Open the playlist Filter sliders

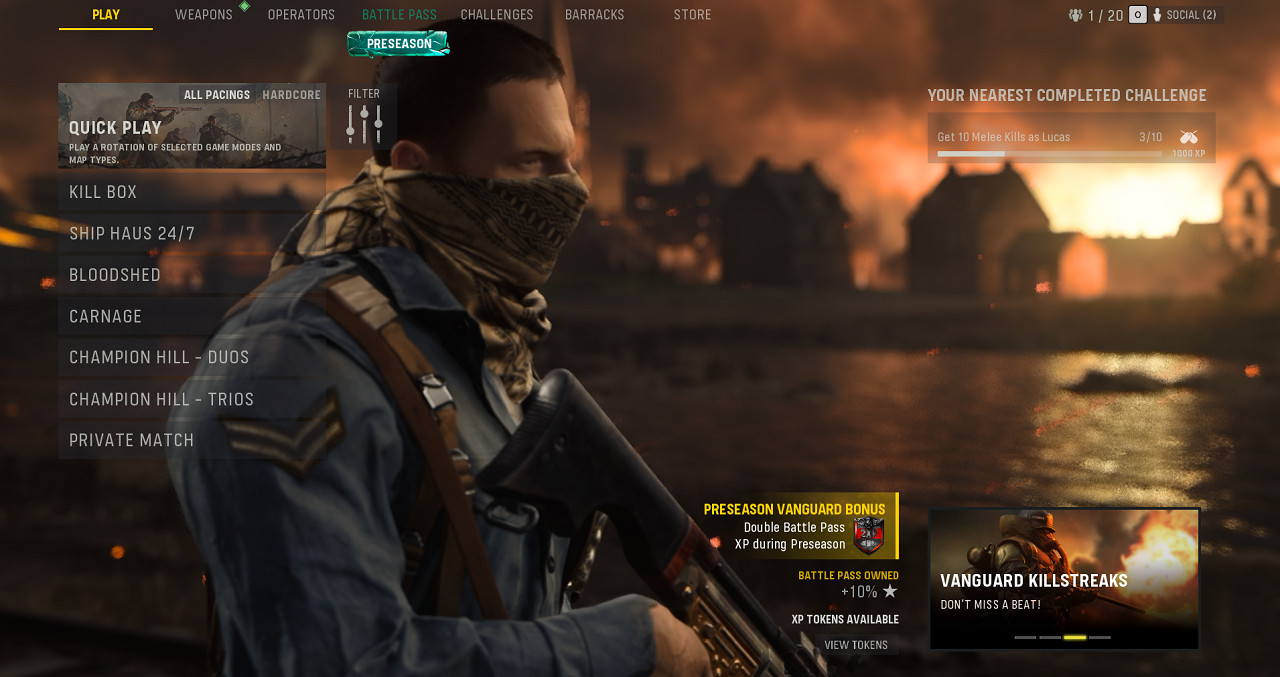364,123
